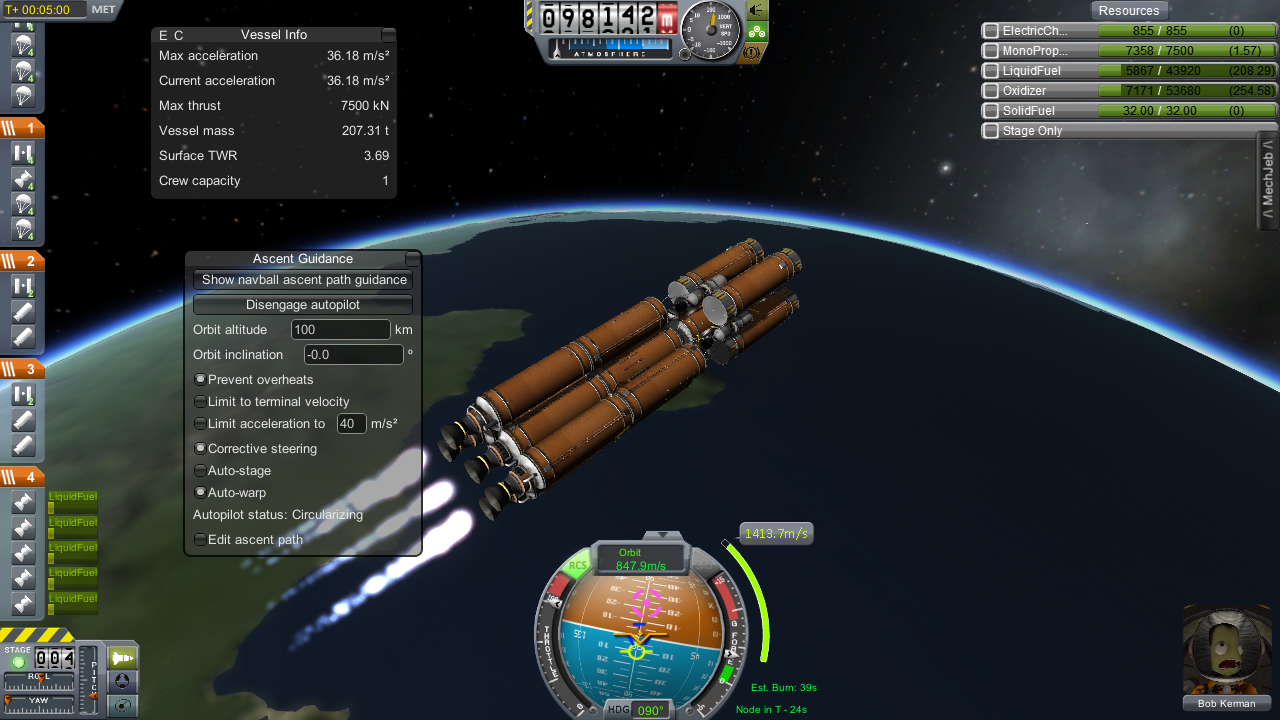Toggle the RCS indicator on navball
The width and height of the screenshot is (1280, 720).
click(578, 566)
